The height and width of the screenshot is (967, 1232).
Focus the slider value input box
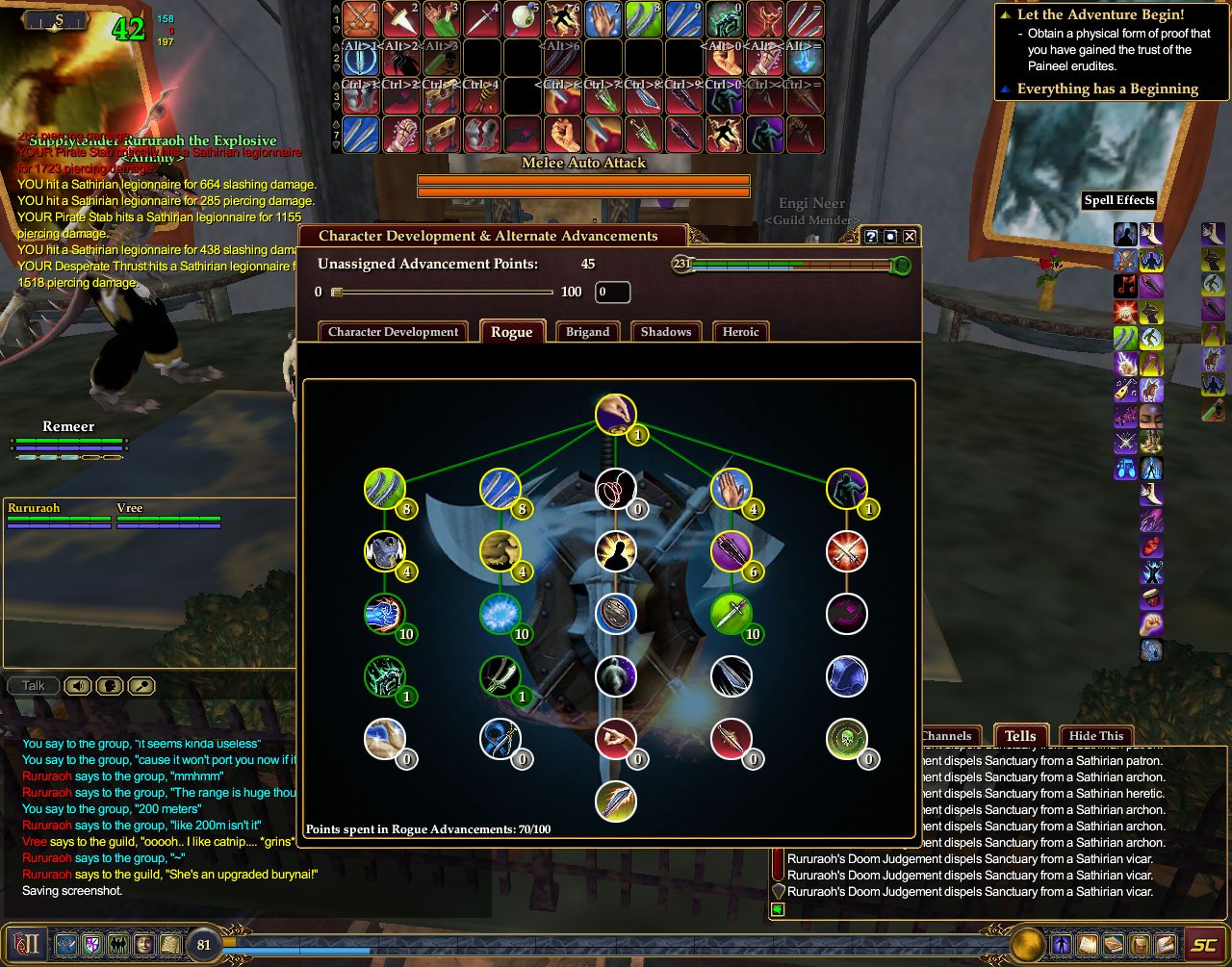612,293
